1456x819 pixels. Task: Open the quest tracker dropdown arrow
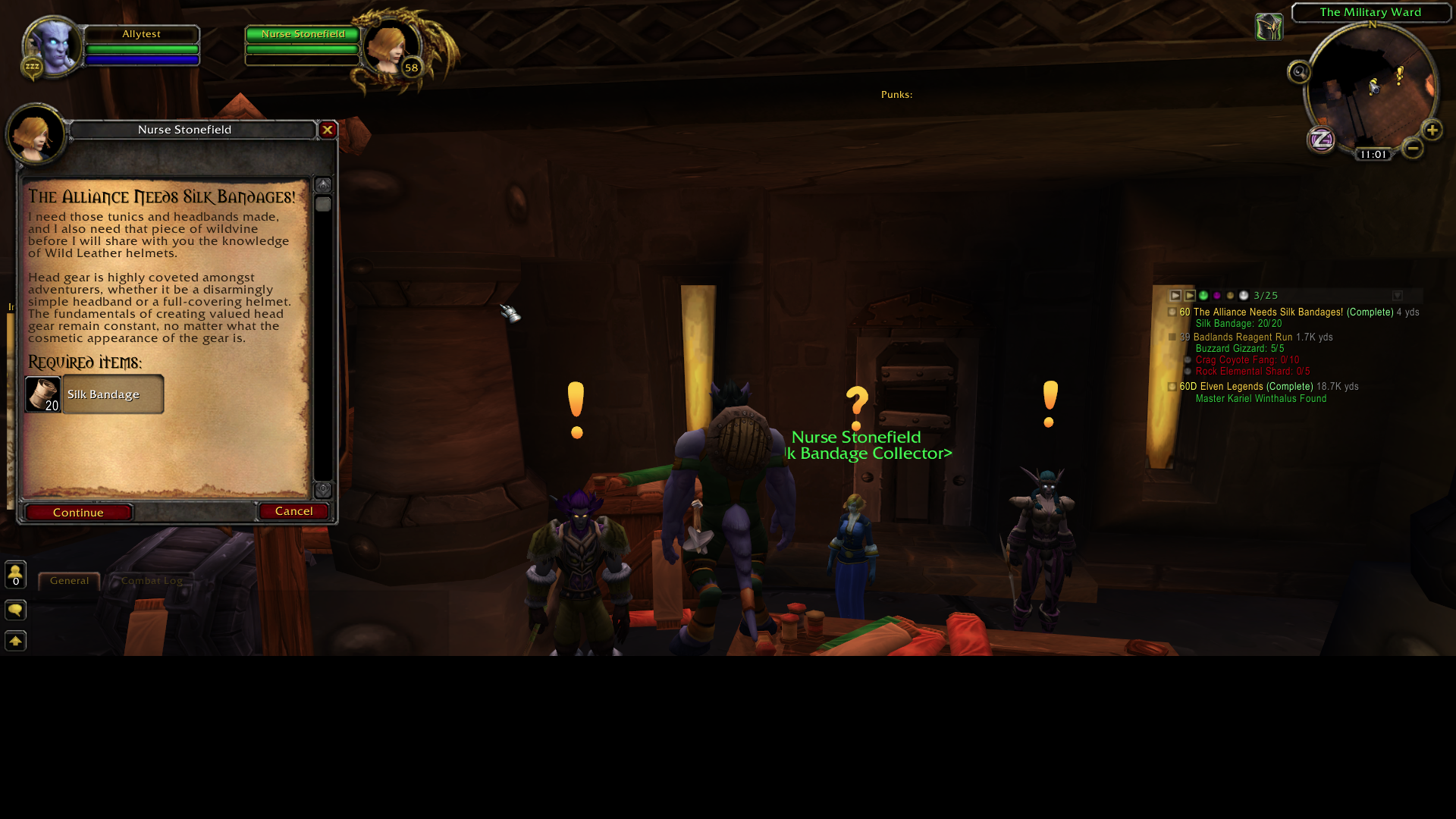(x=1398, y=294)
